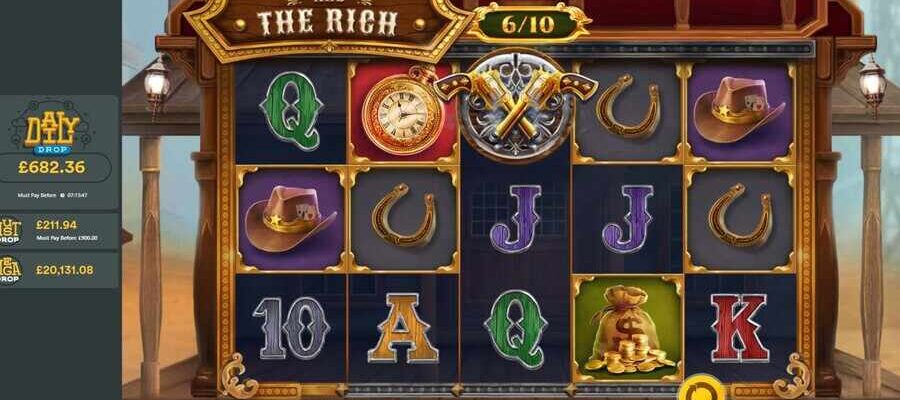View the £20,131.08 Mega Drop jackpot
This screenshot has width=900, height=400.
coord(60,269)
